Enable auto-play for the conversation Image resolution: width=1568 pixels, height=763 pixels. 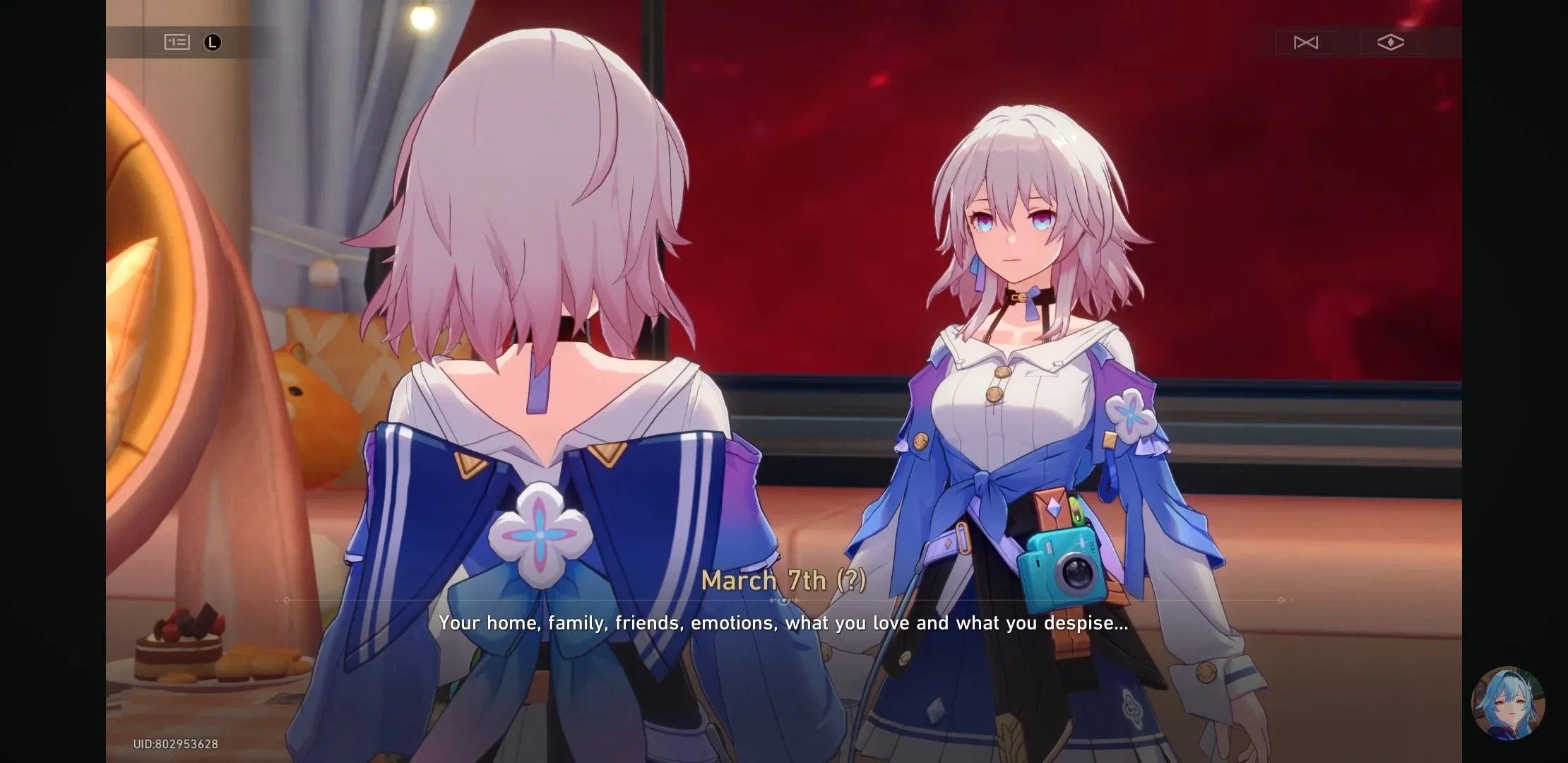1305,42
